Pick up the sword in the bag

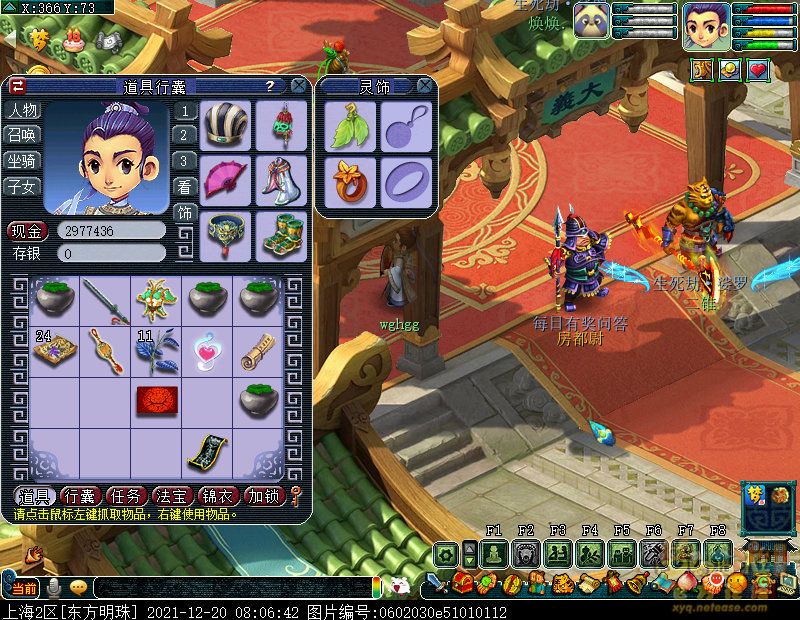click(x=106, y=300)
